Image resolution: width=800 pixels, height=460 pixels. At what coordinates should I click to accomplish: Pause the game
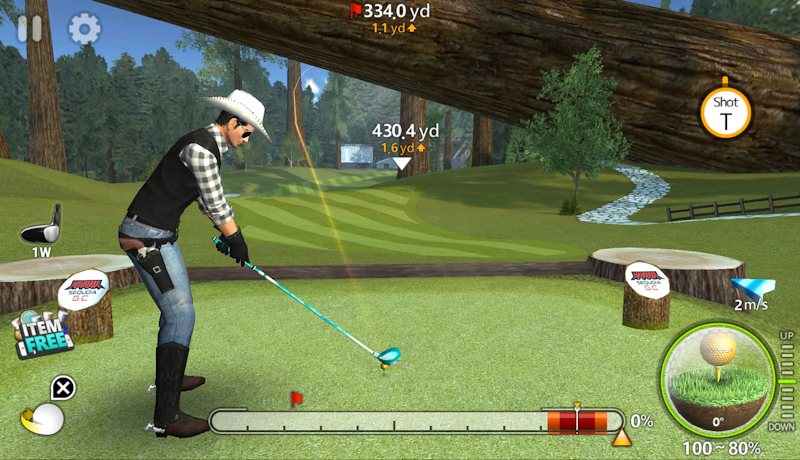30,27
